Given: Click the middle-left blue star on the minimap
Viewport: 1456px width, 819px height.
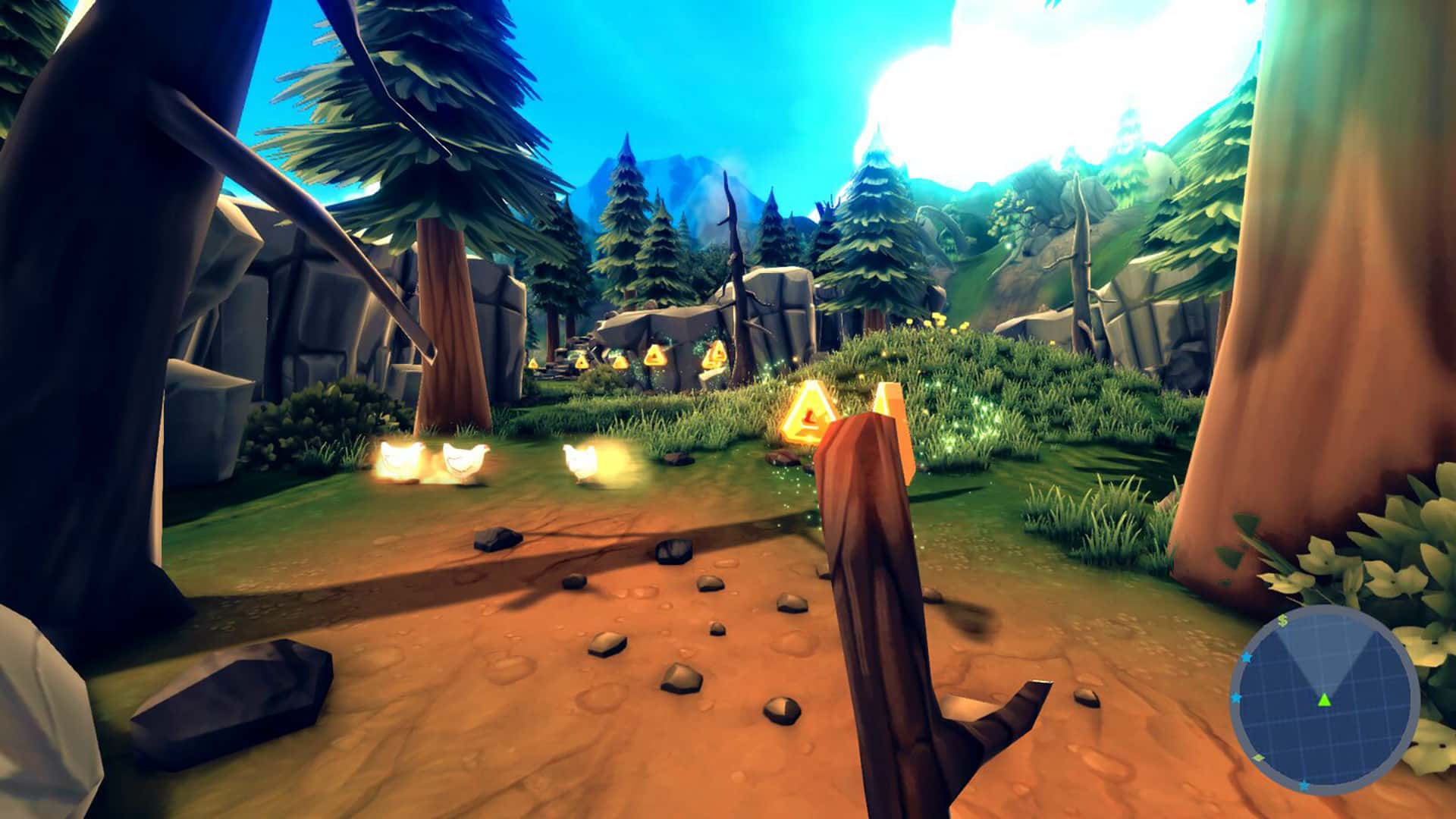Looking at the screenshot, I should tap(1236, 698).
